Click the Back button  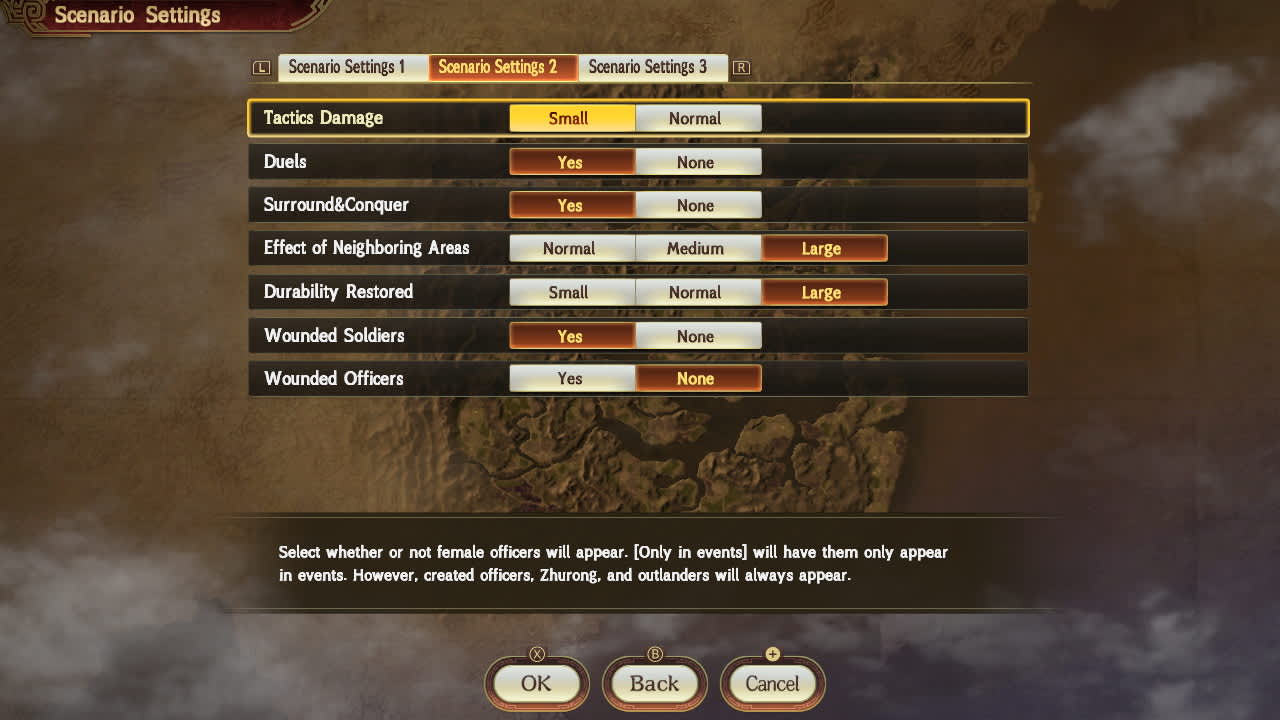coord(654,684)
